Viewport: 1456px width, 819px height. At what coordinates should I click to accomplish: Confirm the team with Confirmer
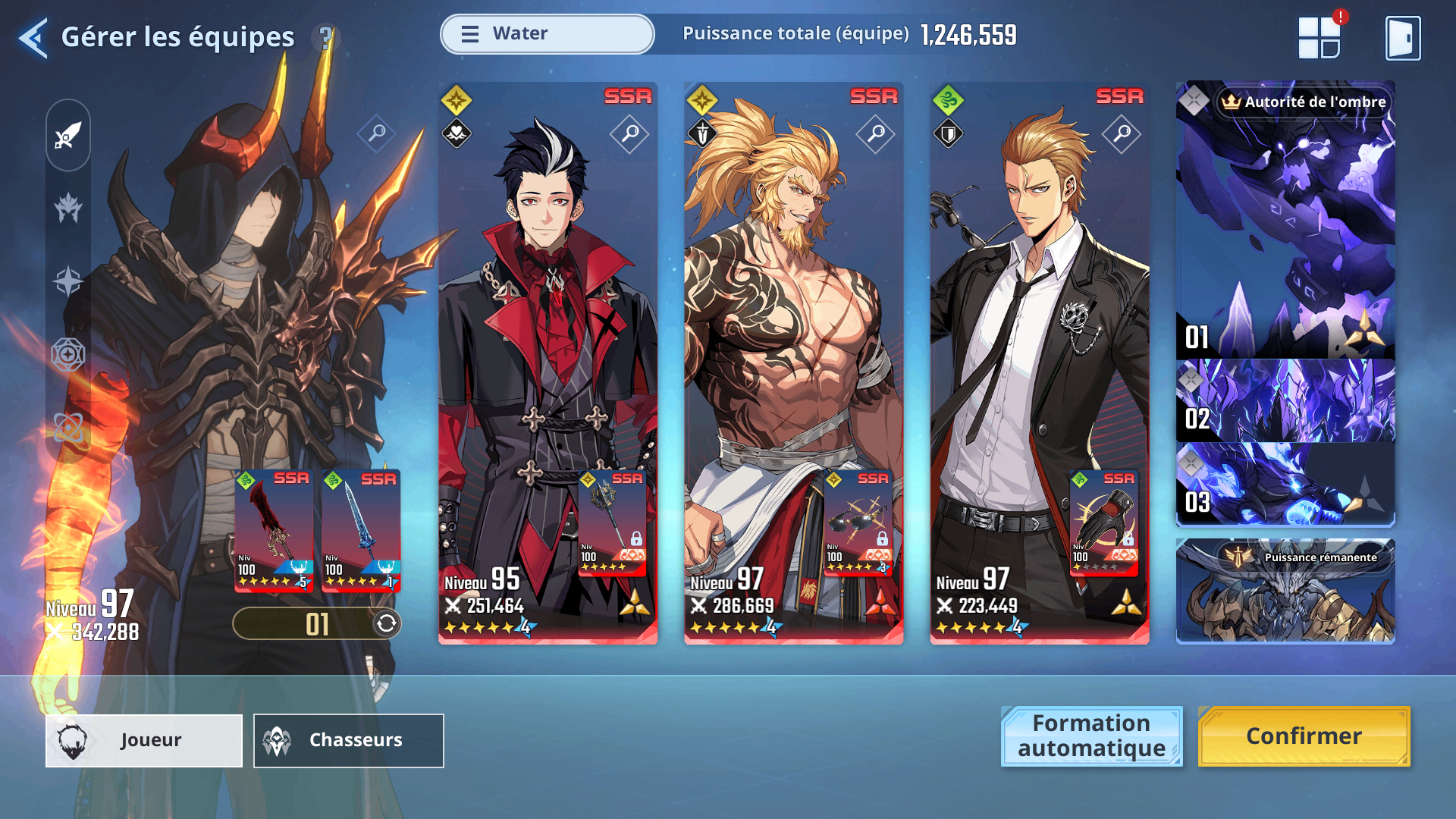click(x=1304, y=736)
